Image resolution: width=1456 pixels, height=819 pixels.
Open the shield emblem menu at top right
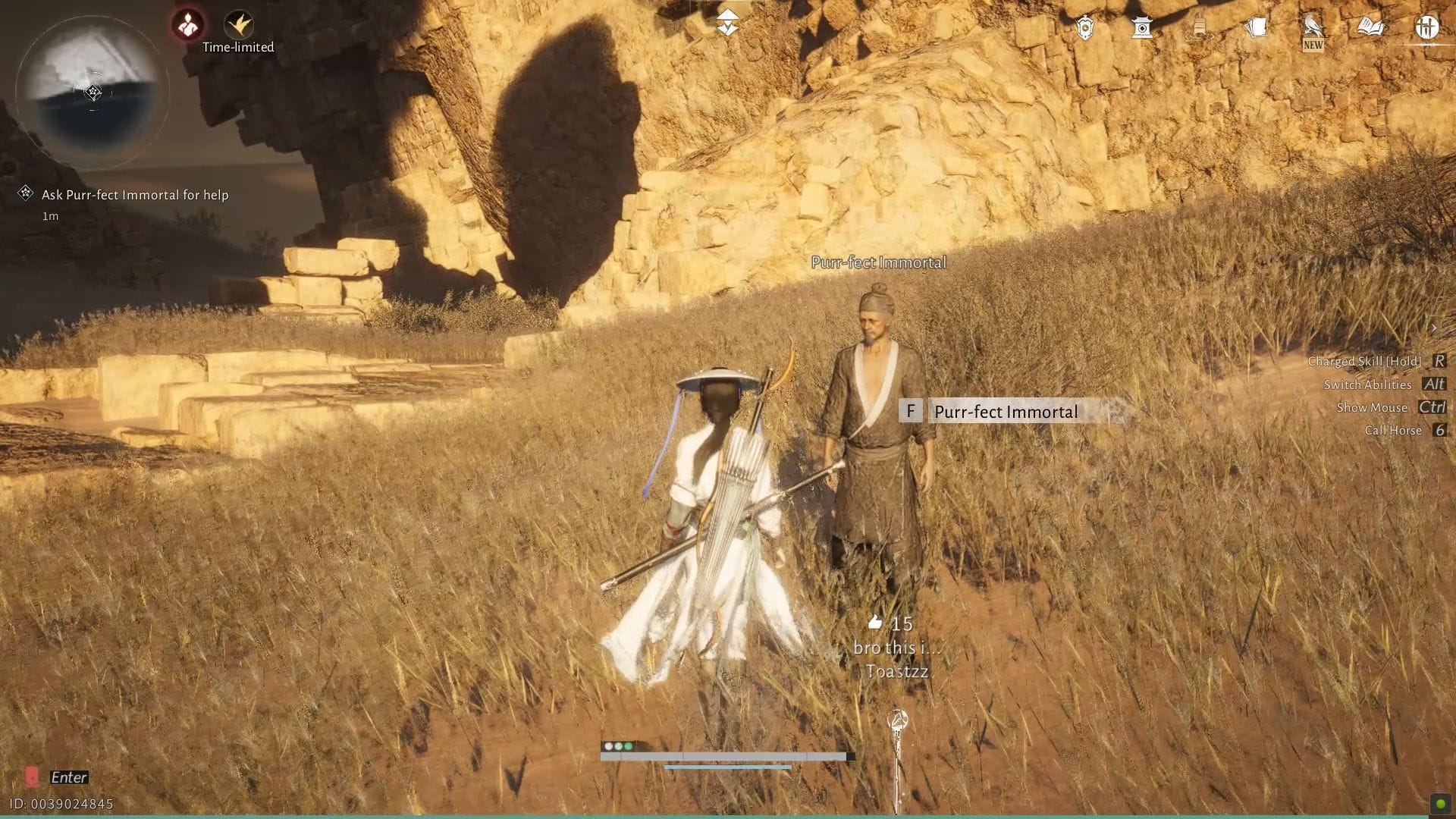tap(1086, 27)
